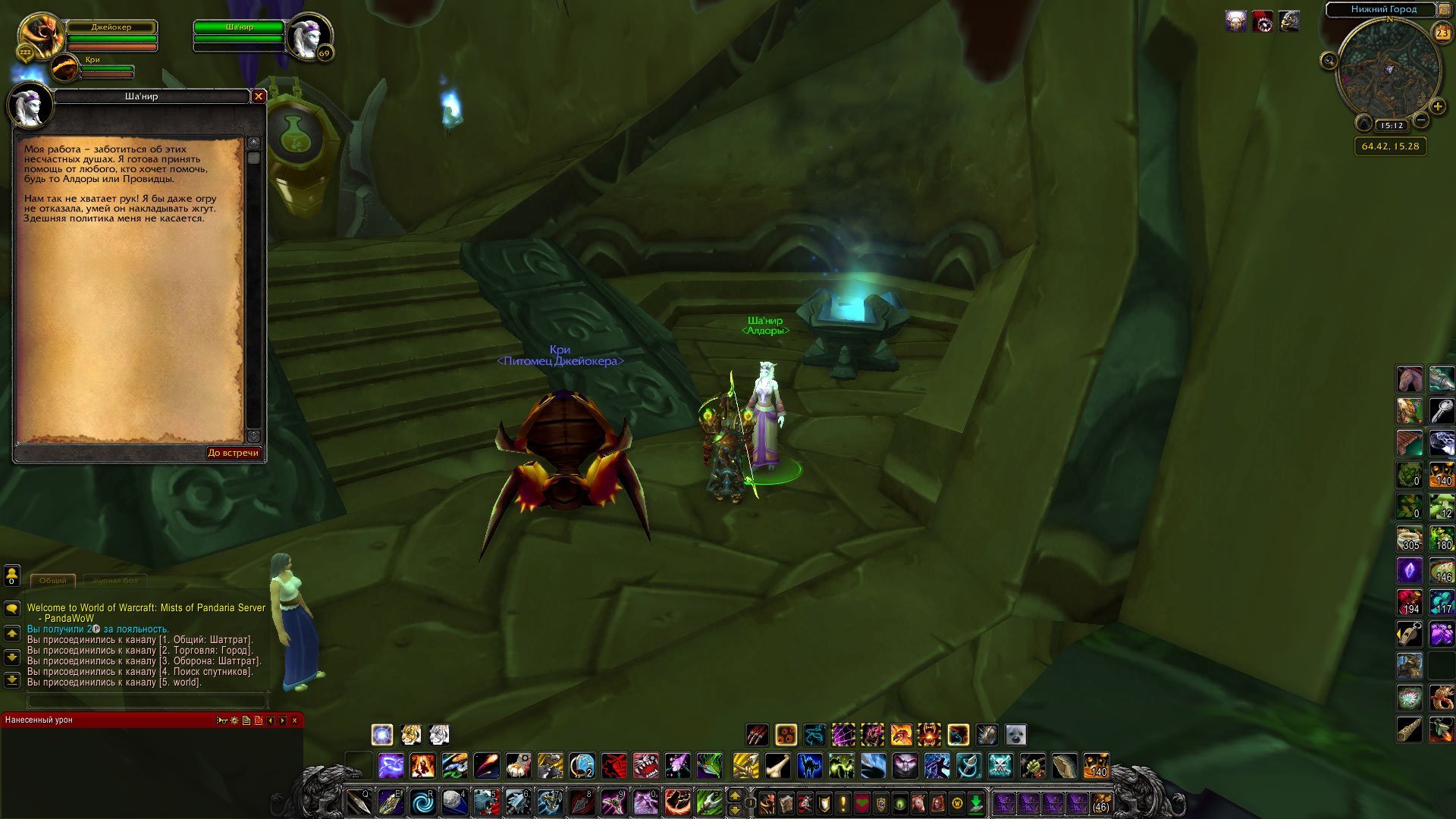The width and height of the screenshot is (1456, 819).
Task: Click the 'До встречи' goodbye button
Action: click(234, 453)
